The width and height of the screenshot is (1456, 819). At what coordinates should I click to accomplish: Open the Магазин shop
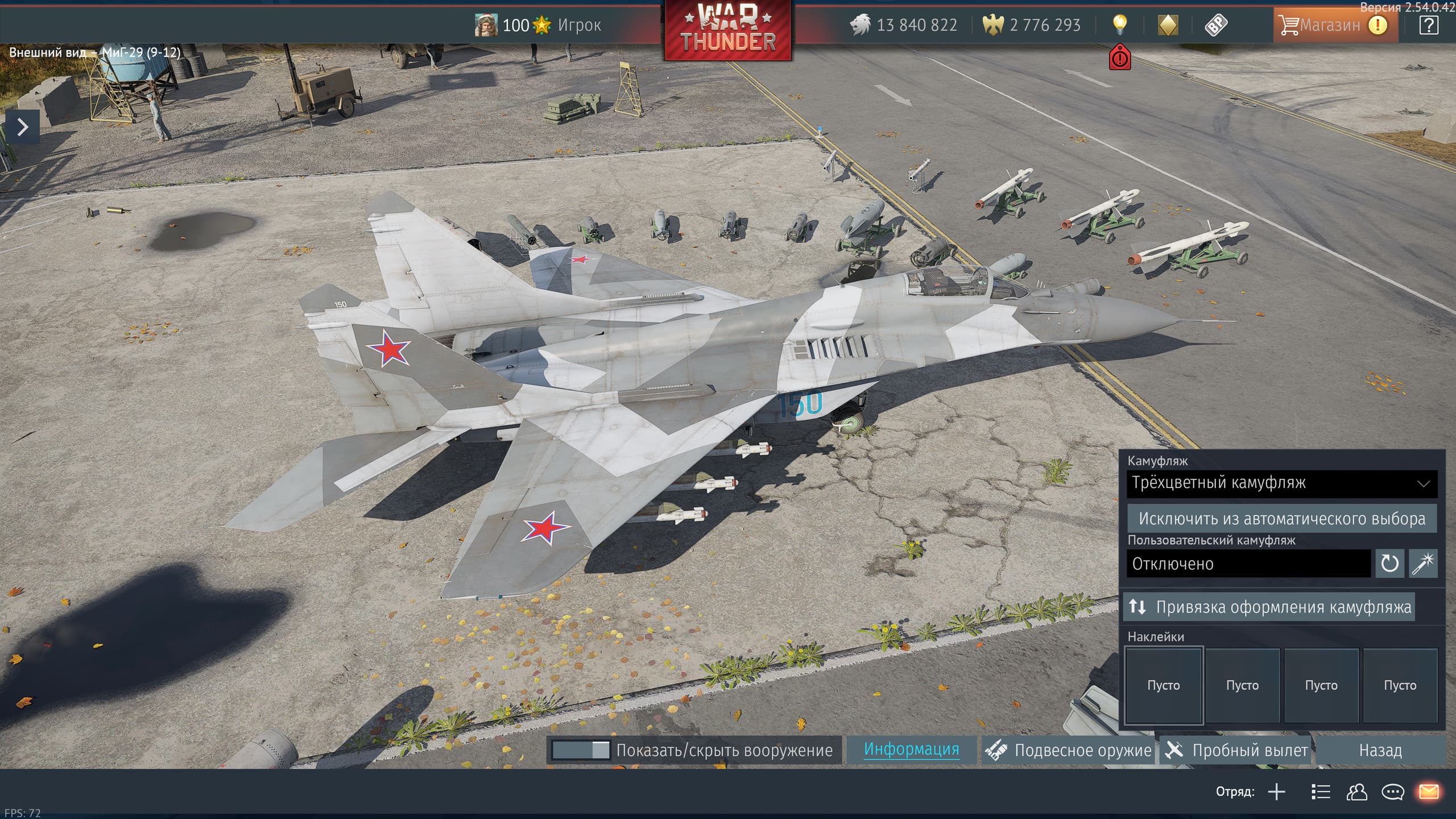click(1330, 25)
